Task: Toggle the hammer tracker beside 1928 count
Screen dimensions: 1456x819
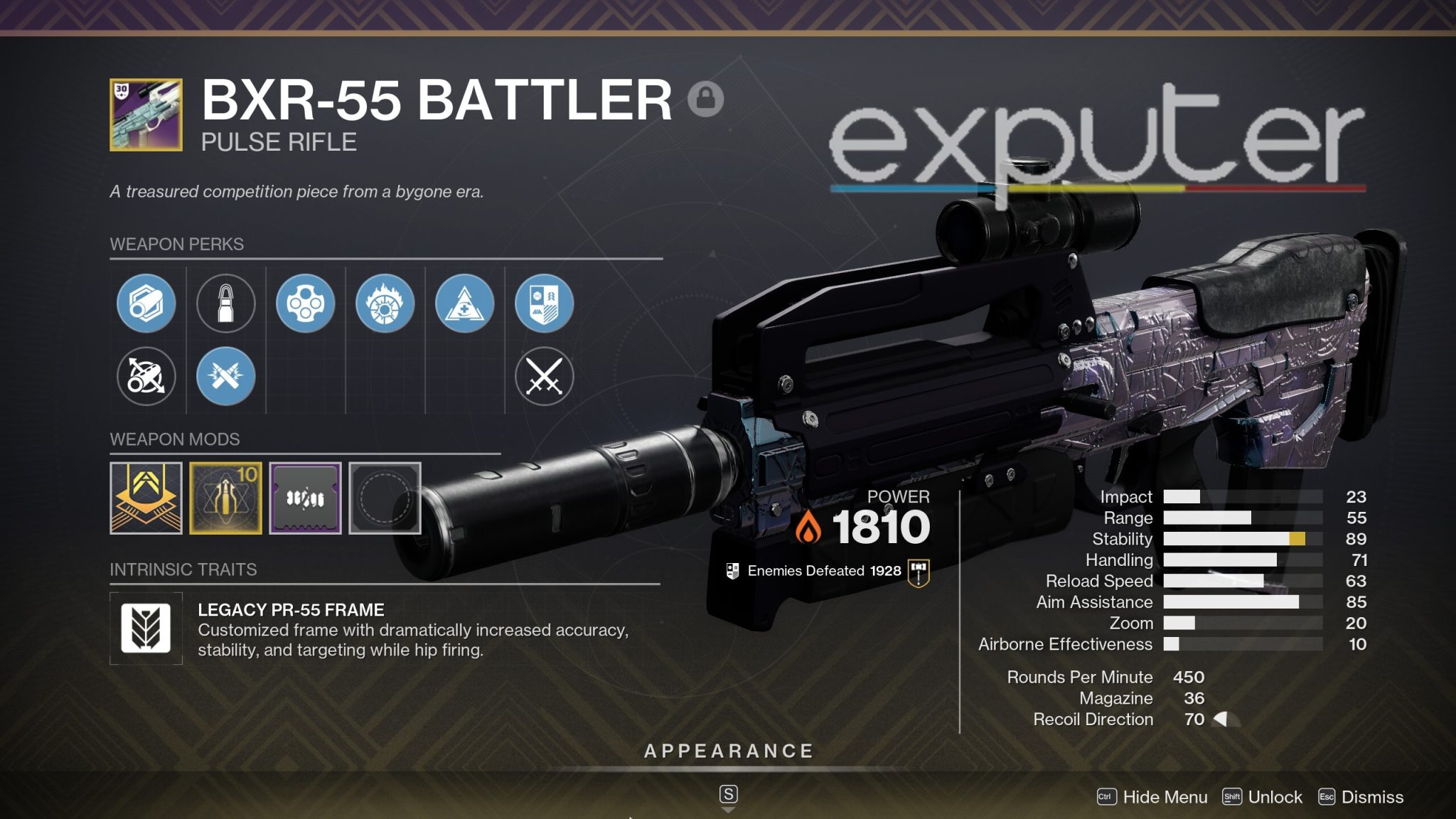Action: coord(919,569)
